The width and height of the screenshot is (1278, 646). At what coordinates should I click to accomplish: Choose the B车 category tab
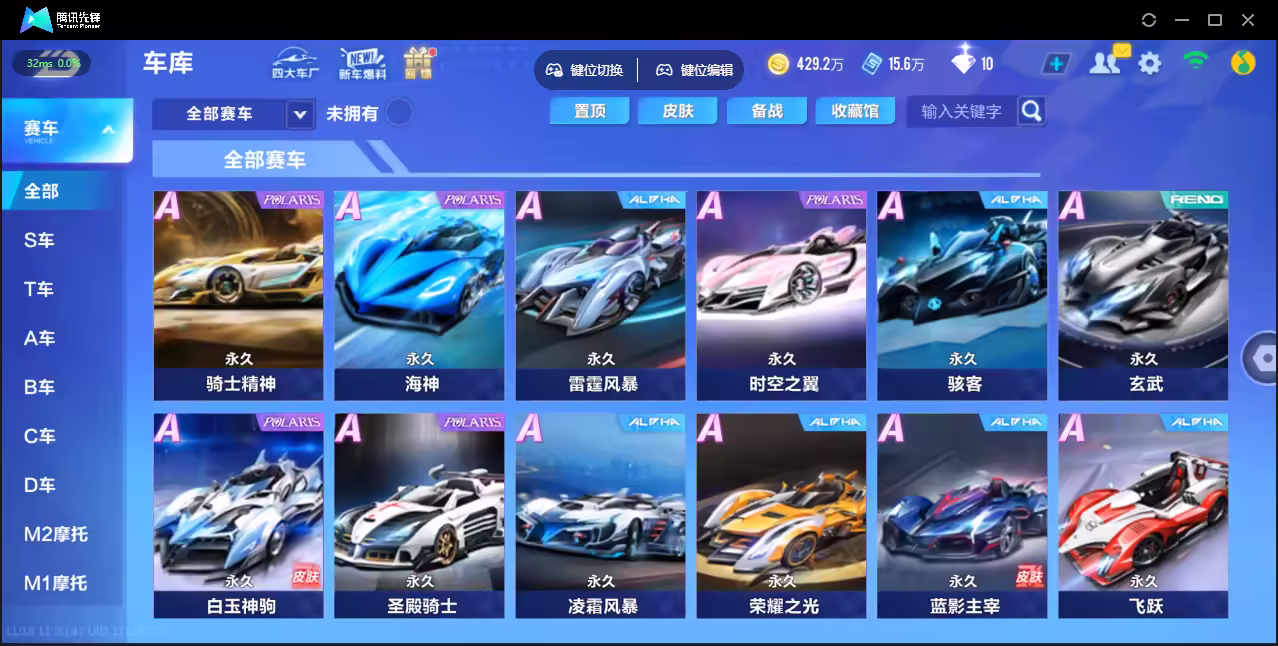point(40,387)
